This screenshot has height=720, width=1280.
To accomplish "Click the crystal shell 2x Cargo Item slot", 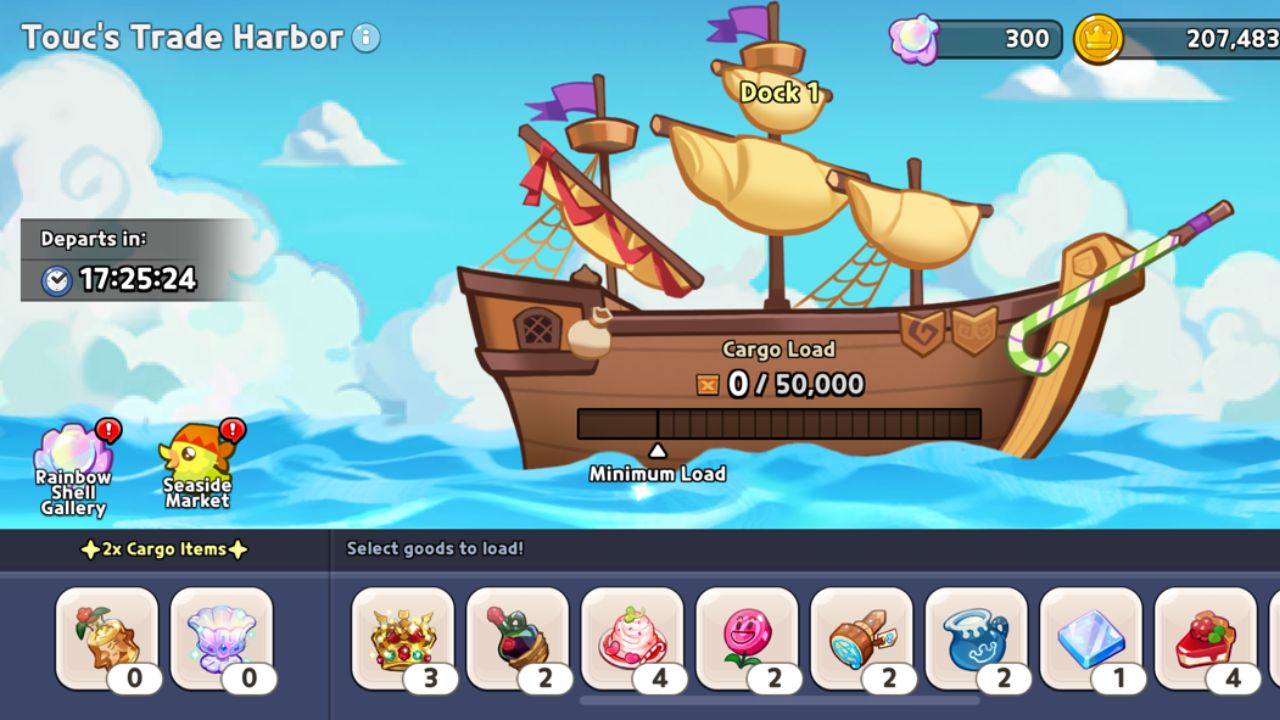I will click(224, 637).
